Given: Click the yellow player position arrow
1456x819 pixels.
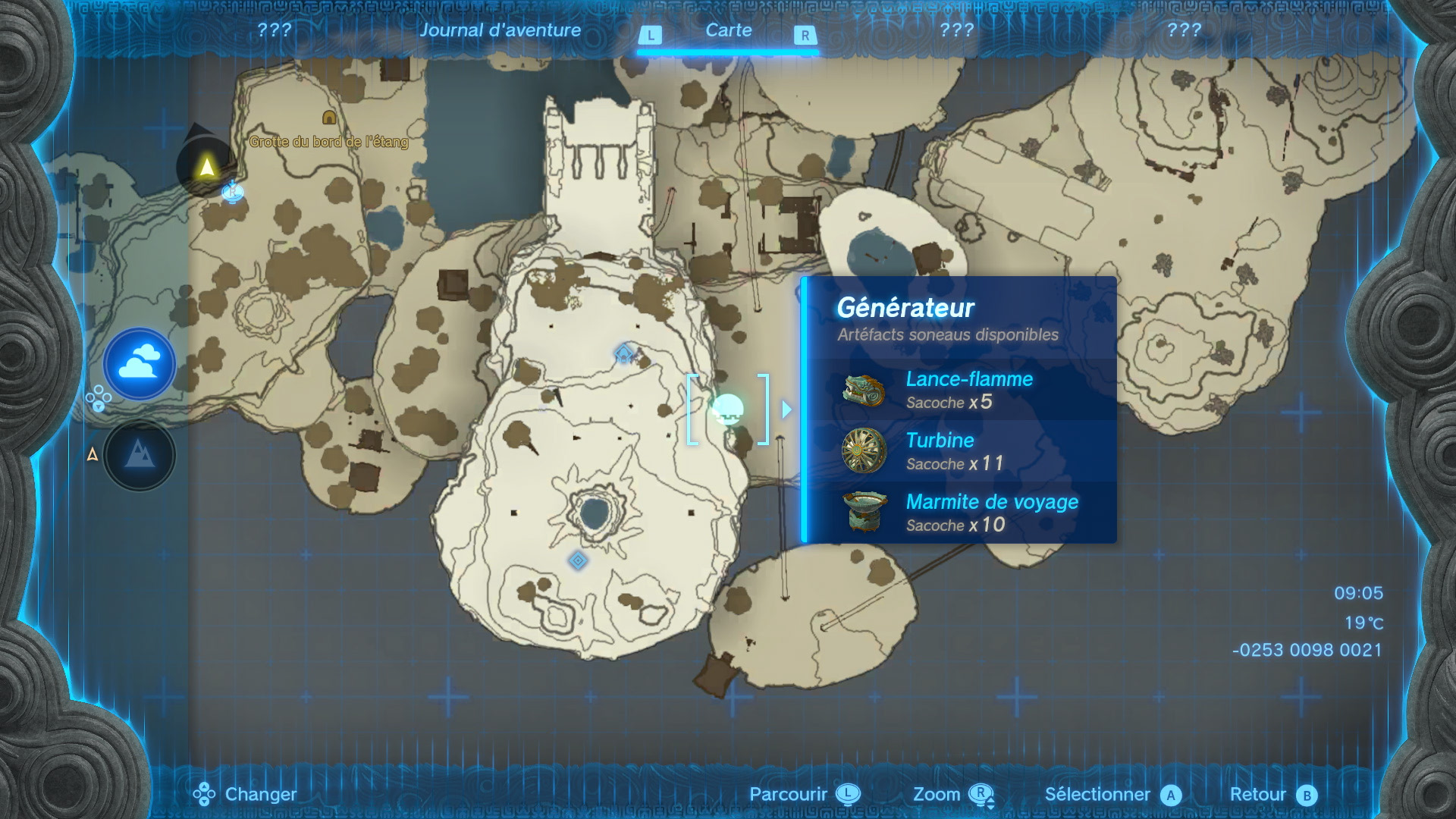Looking at the screenshot, I should [x=206, y=167].
